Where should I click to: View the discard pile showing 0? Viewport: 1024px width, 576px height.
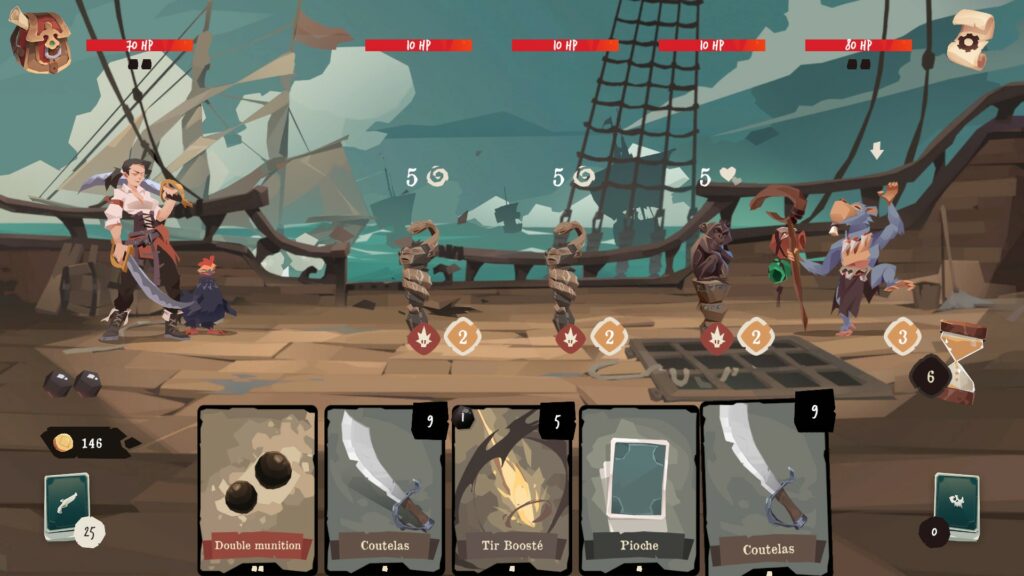click(955, 503)
